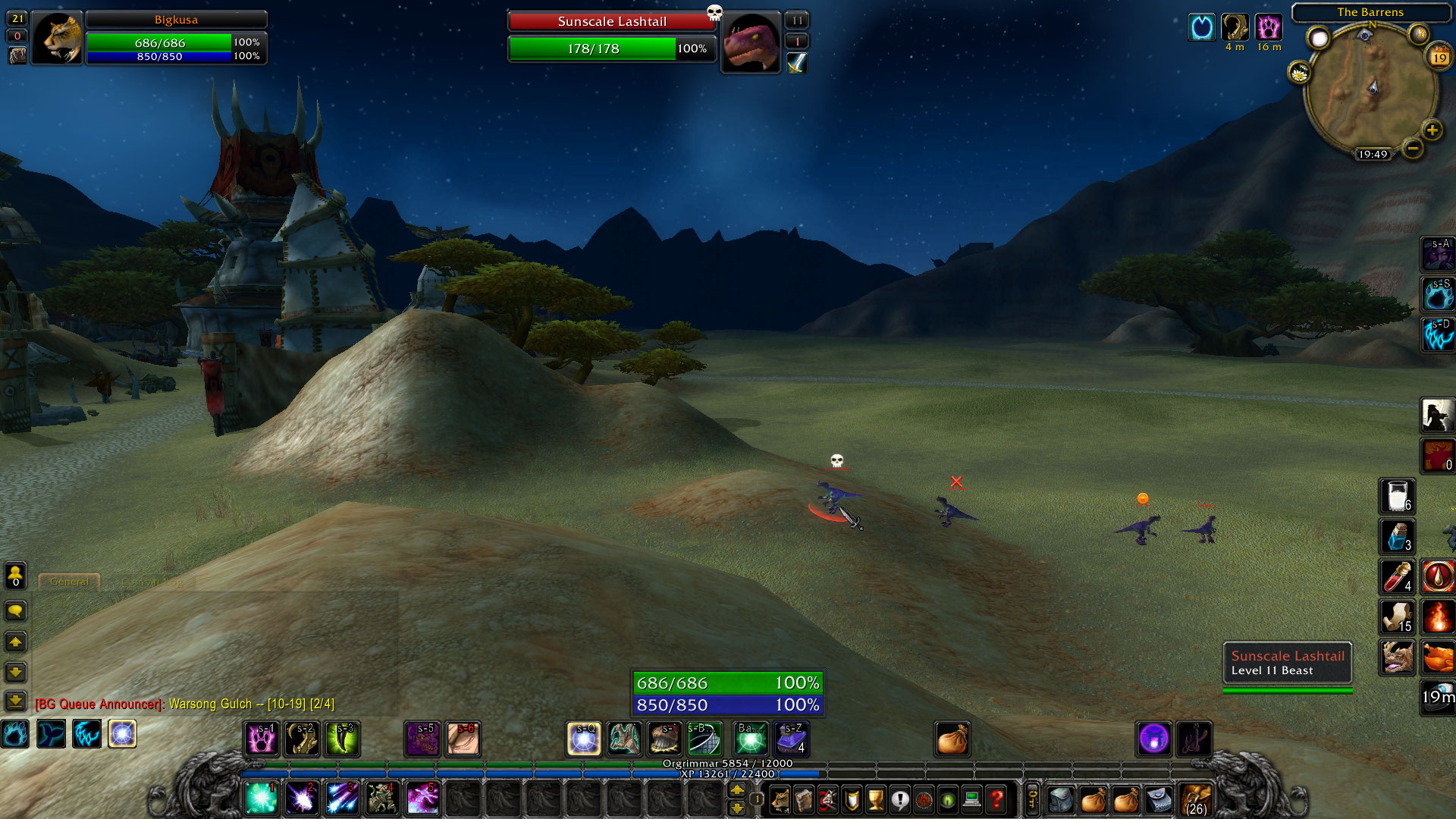1456x819 pixels.
Task: Zoom out the minimap with minus button
Action: (x=1412, y=148)
